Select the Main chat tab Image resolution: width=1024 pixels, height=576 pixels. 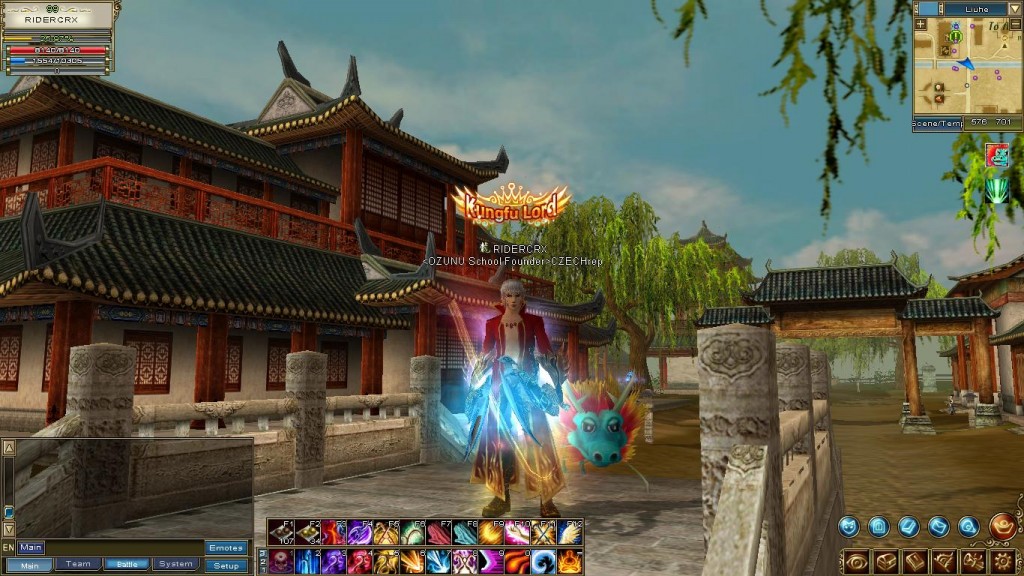(30, 565)
